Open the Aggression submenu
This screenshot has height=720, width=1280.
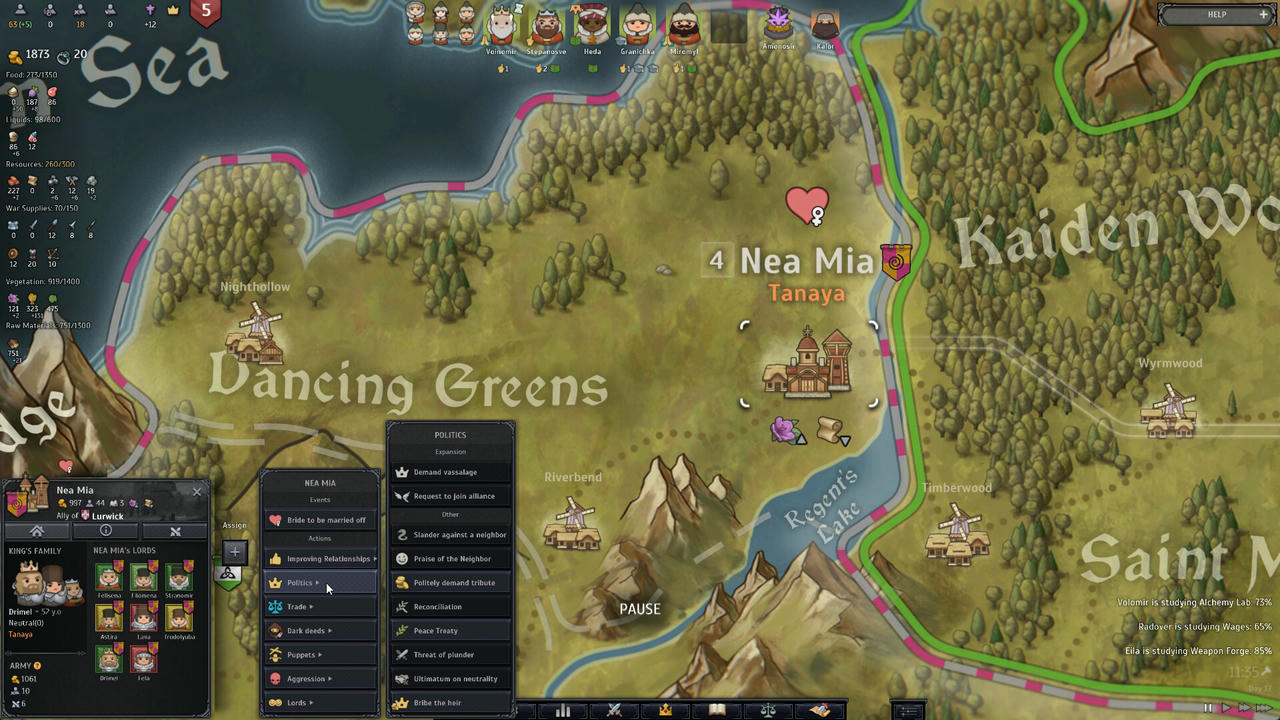click(x=320, y=679)
